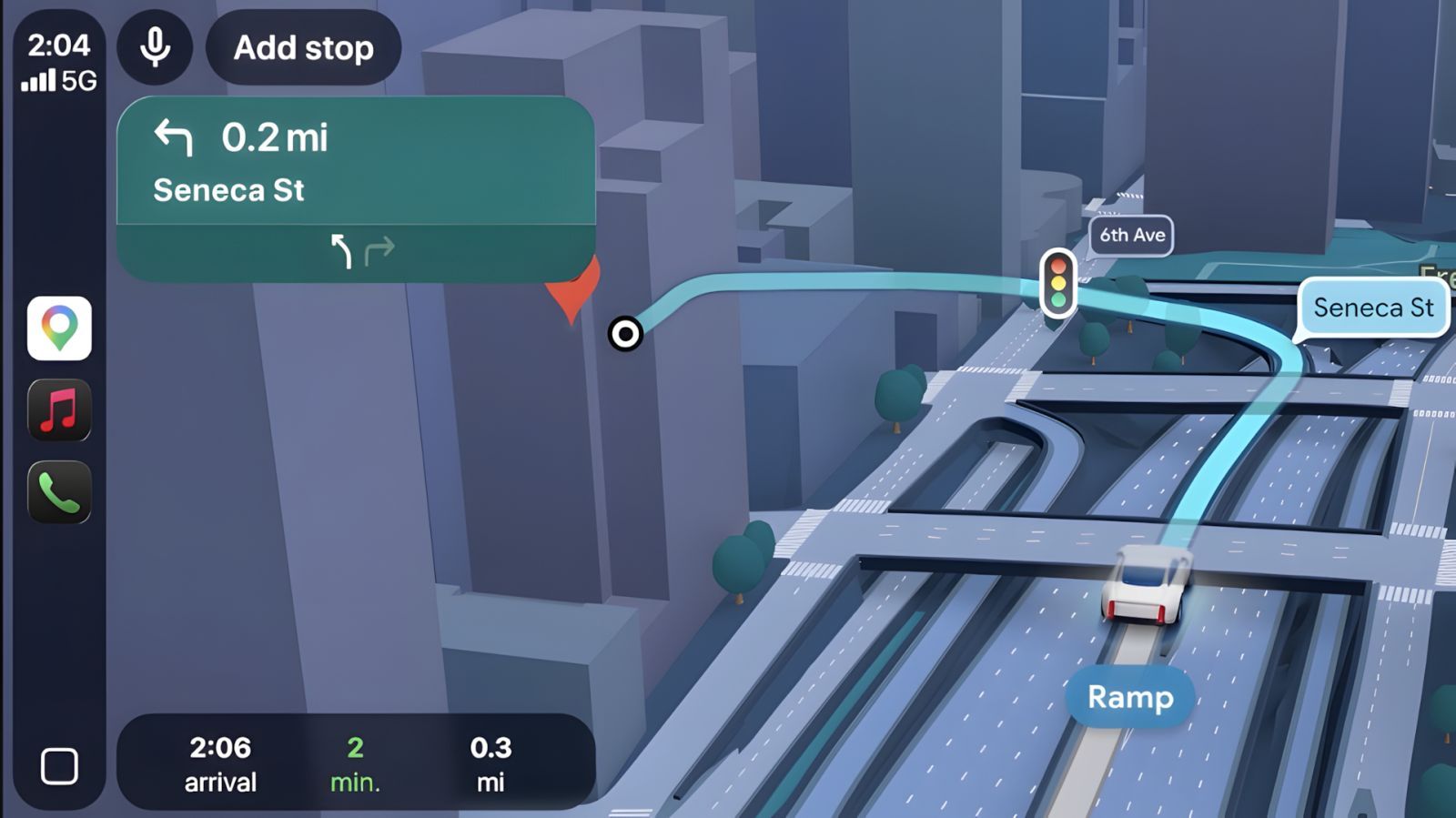
Task: Tap the 0.3 mi remaining distance
Action: tap(490, 762)
